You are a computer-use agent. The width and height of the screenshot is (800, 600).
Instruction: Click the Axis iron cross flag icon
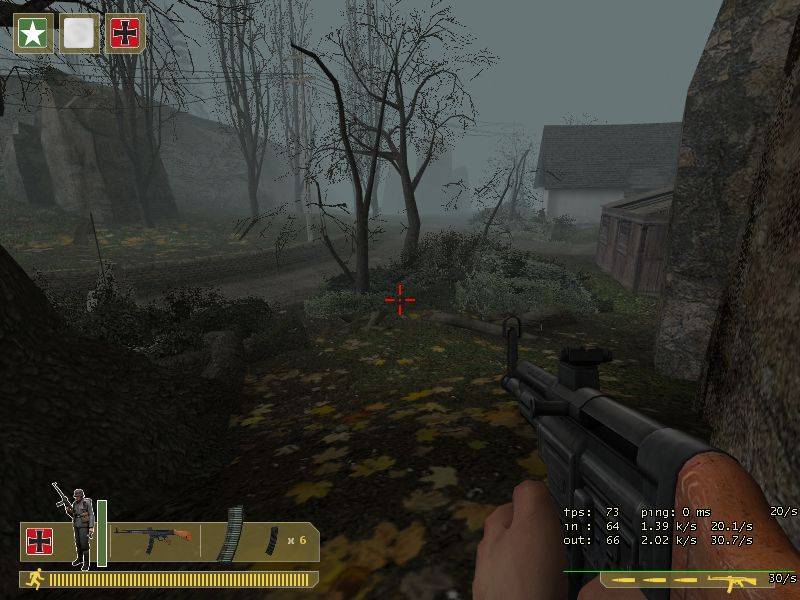click(x=126, y=33)
